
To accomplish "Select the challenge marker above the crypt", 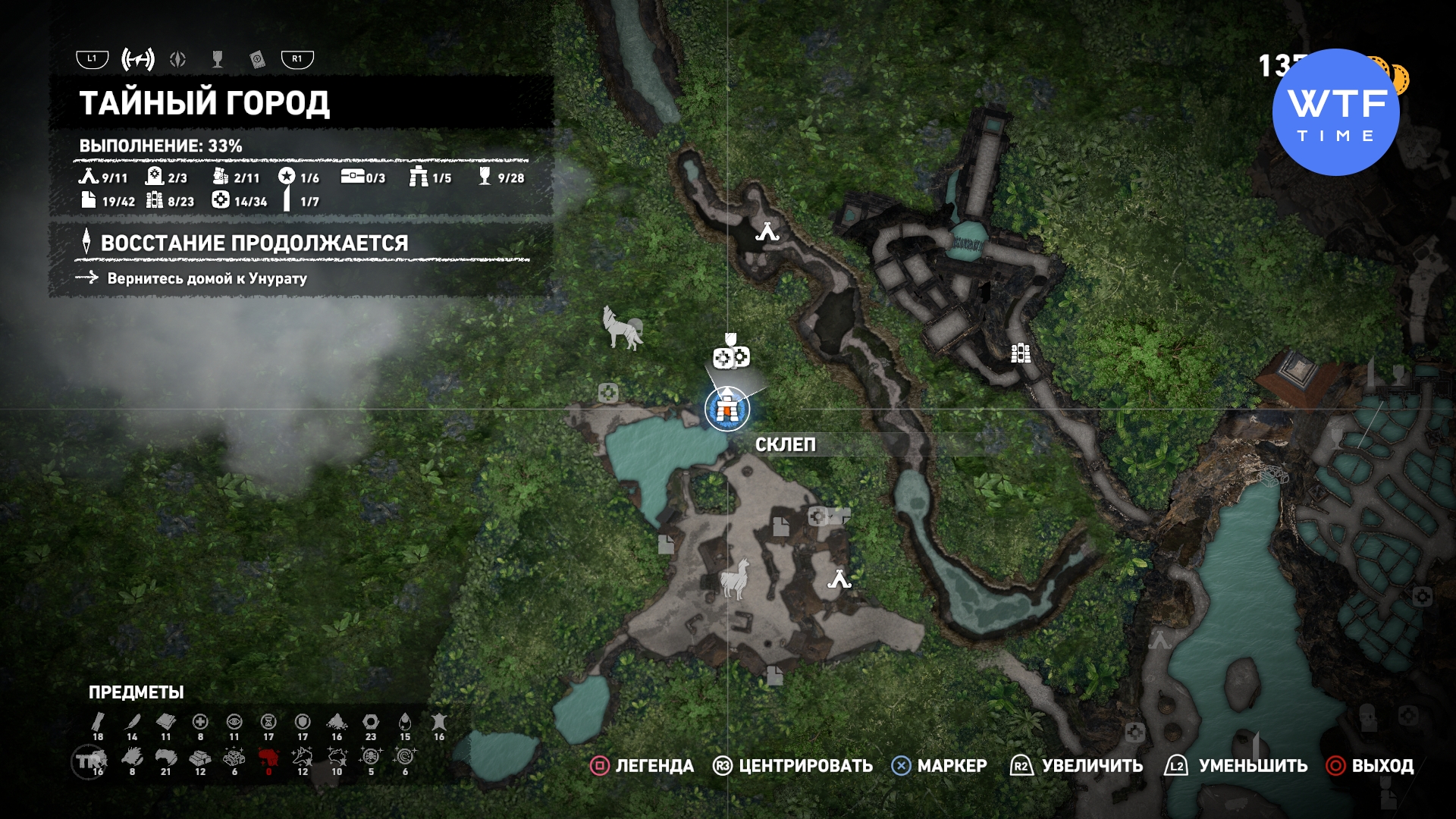I will [731, 356].
